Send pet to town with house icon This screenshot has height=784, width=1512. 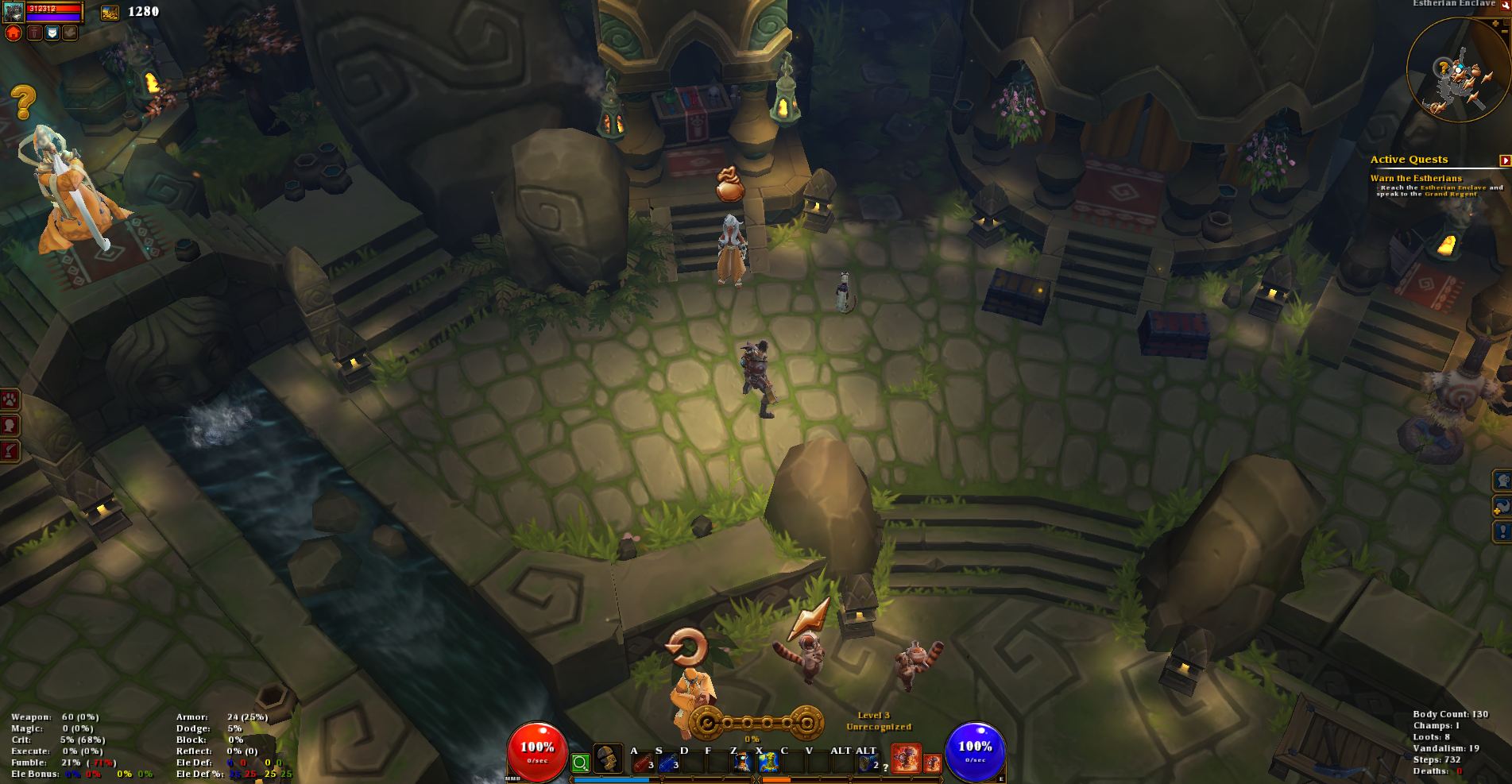(x=13, y=33)
